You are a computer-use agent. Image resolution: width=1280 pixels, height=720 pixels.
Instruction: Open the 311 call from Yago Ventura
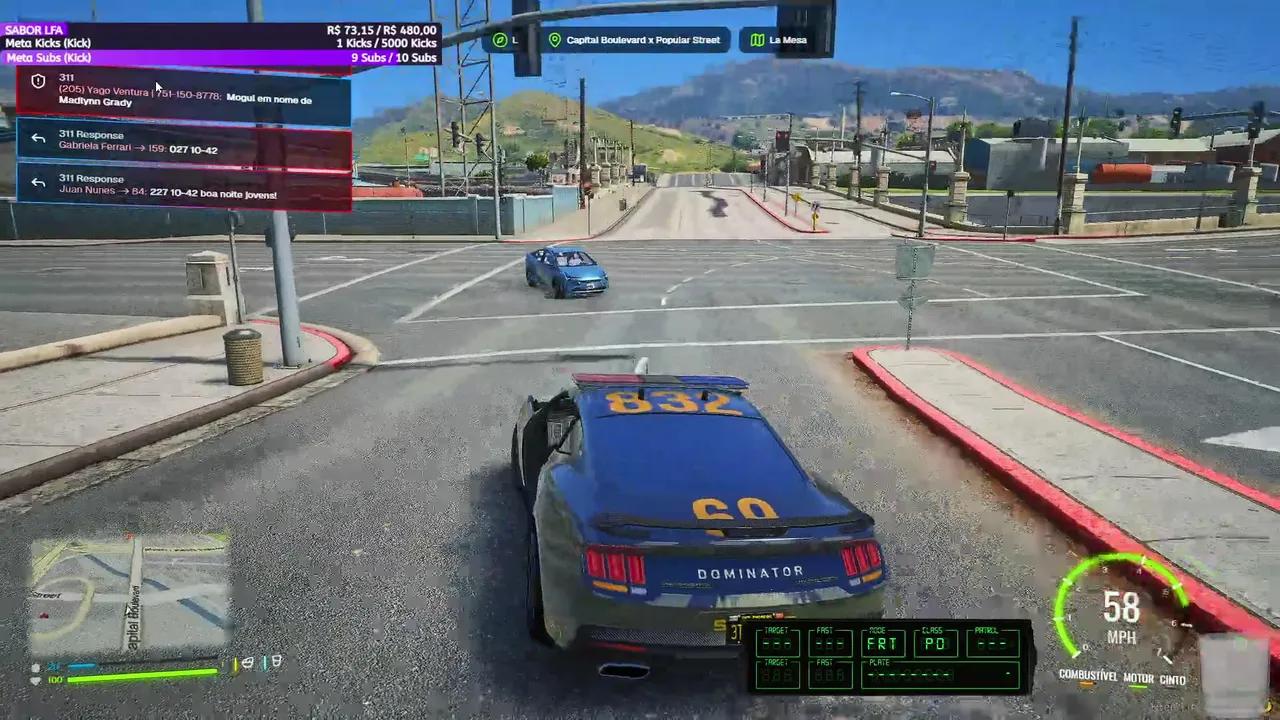coord(185,96)
